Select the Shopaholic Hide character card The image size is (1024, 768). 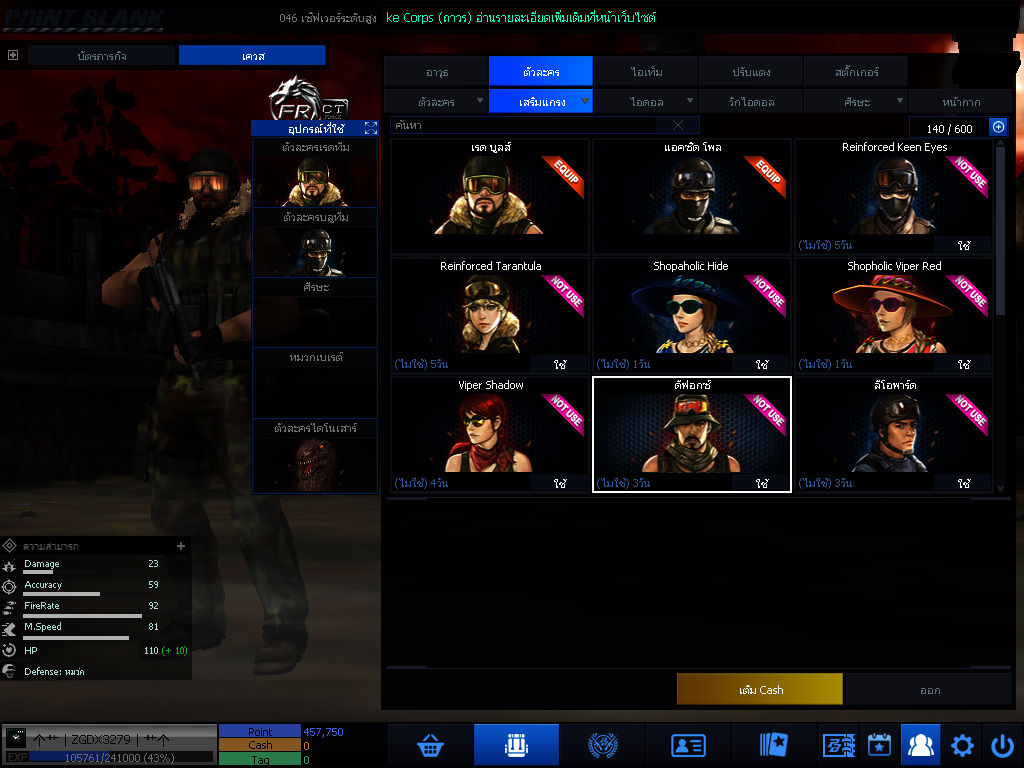(691, 315)
